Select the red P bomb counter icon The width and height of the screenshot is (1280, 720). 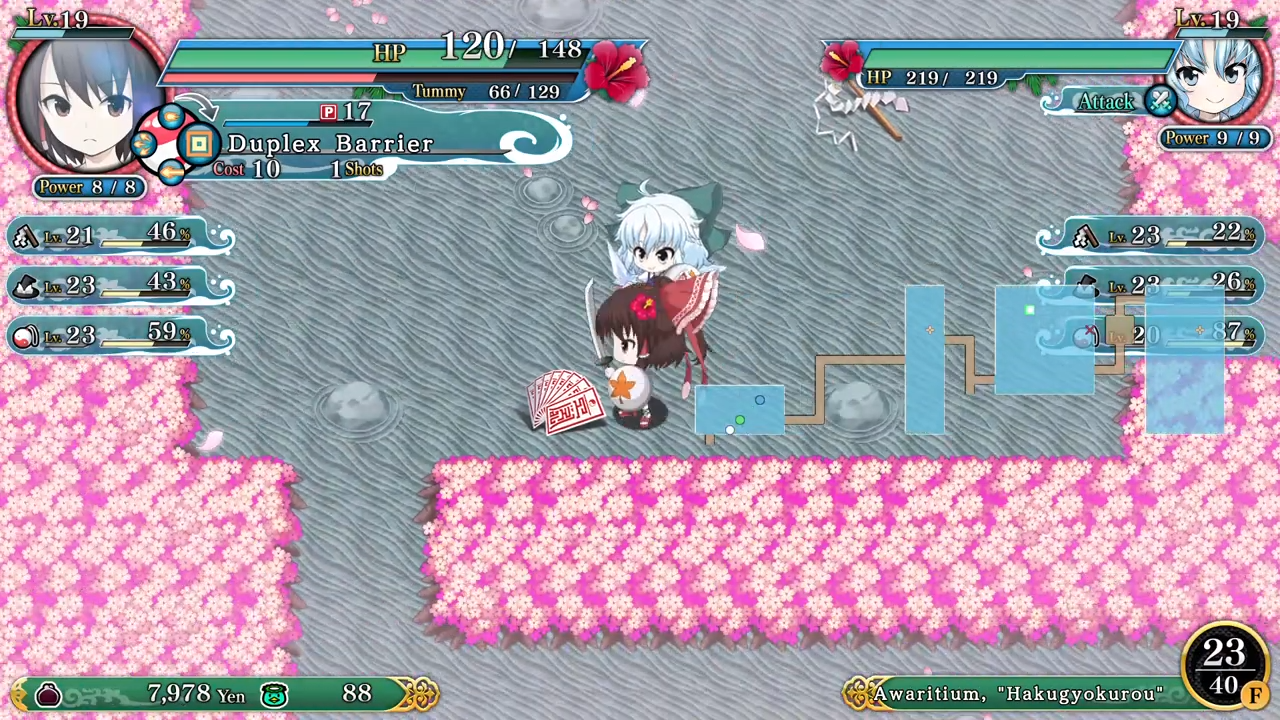[x=329, y=112]
